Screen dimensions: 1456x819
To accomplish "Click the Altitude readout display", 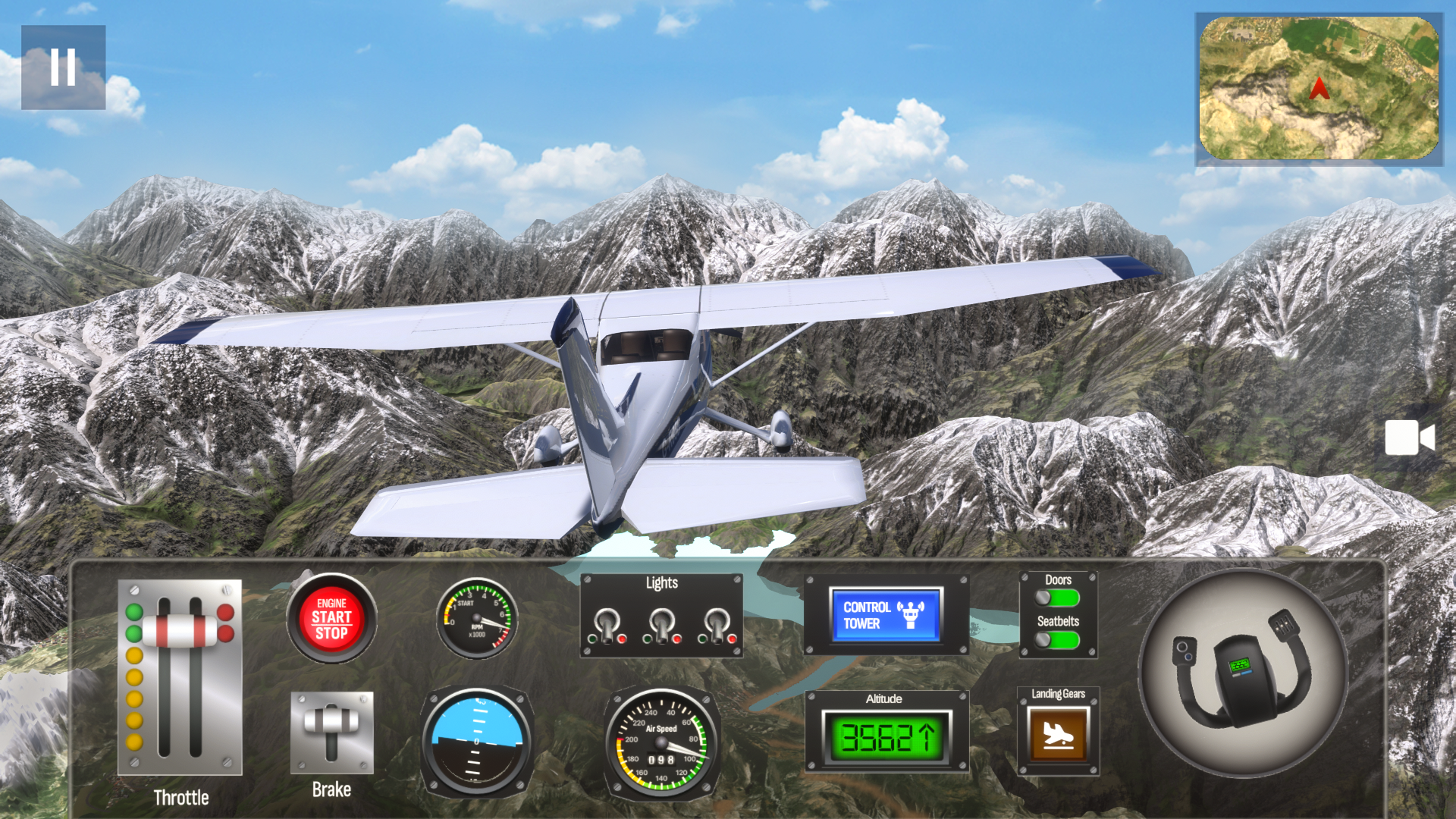I will coord(887,736).
